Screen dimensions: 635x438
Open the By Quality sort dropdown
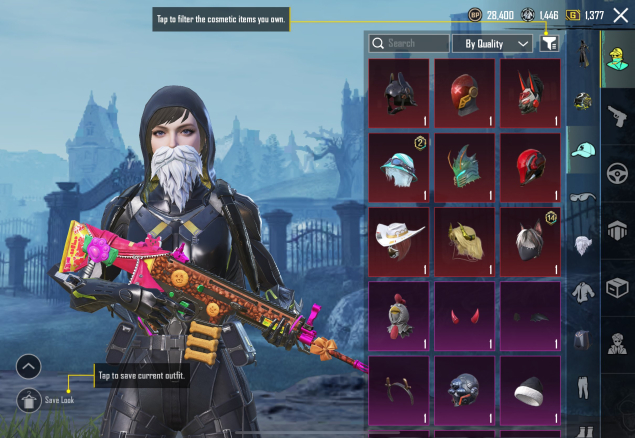coord(492,44)
